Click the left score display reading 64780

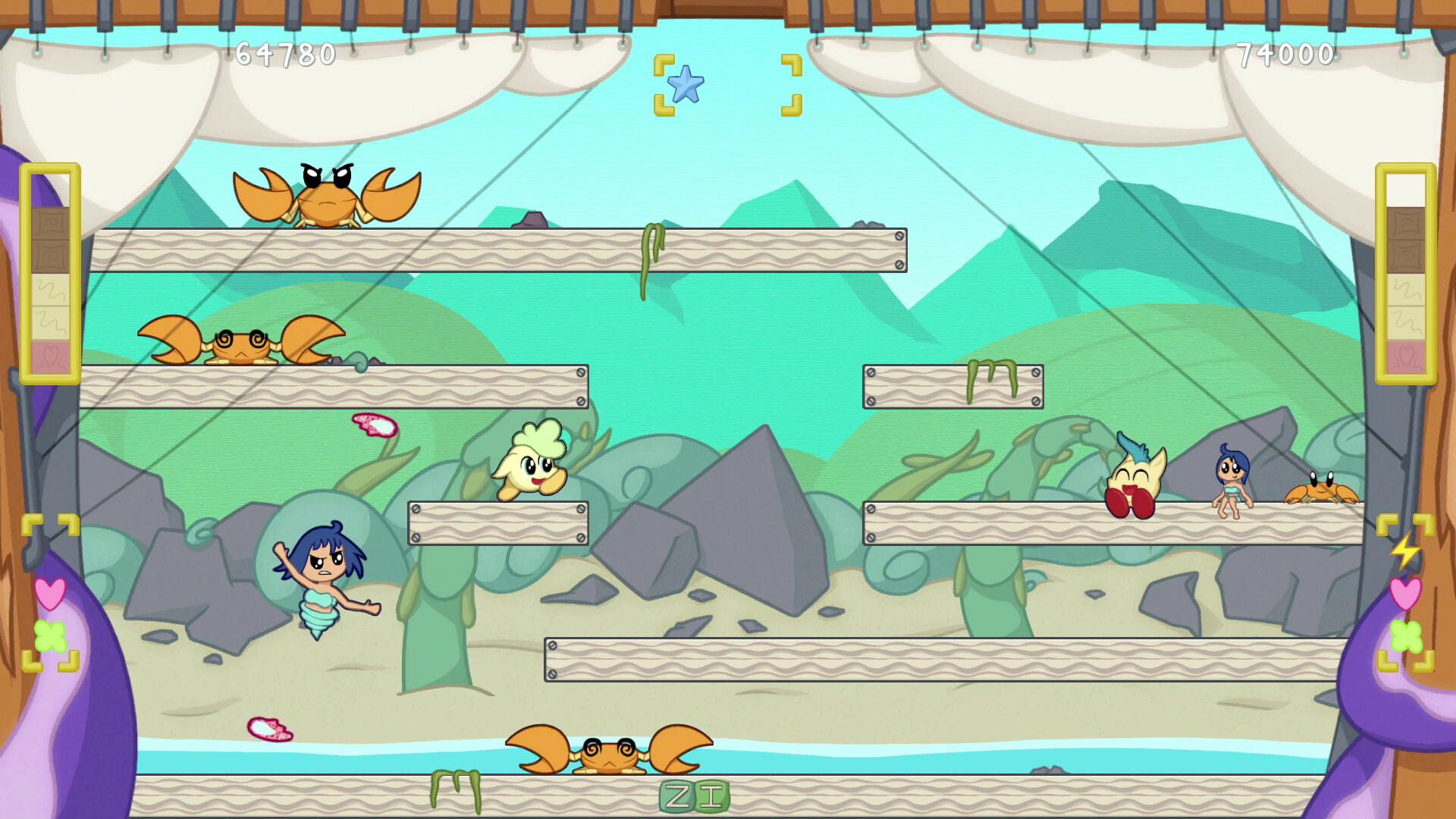point(281,53)
